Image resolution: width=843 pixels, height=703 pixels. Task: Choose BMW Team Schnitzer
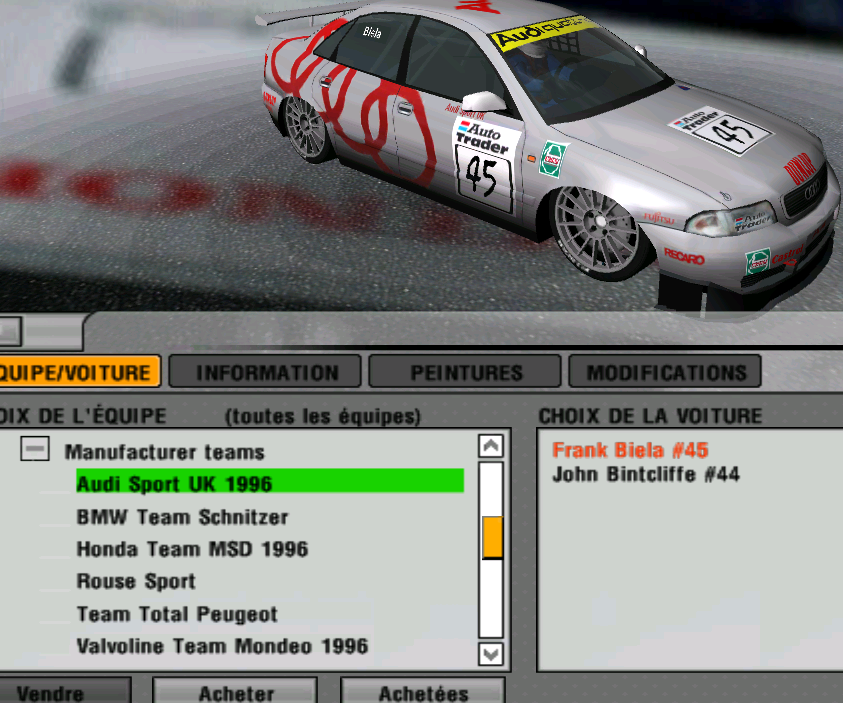click(x=182, y=517)
